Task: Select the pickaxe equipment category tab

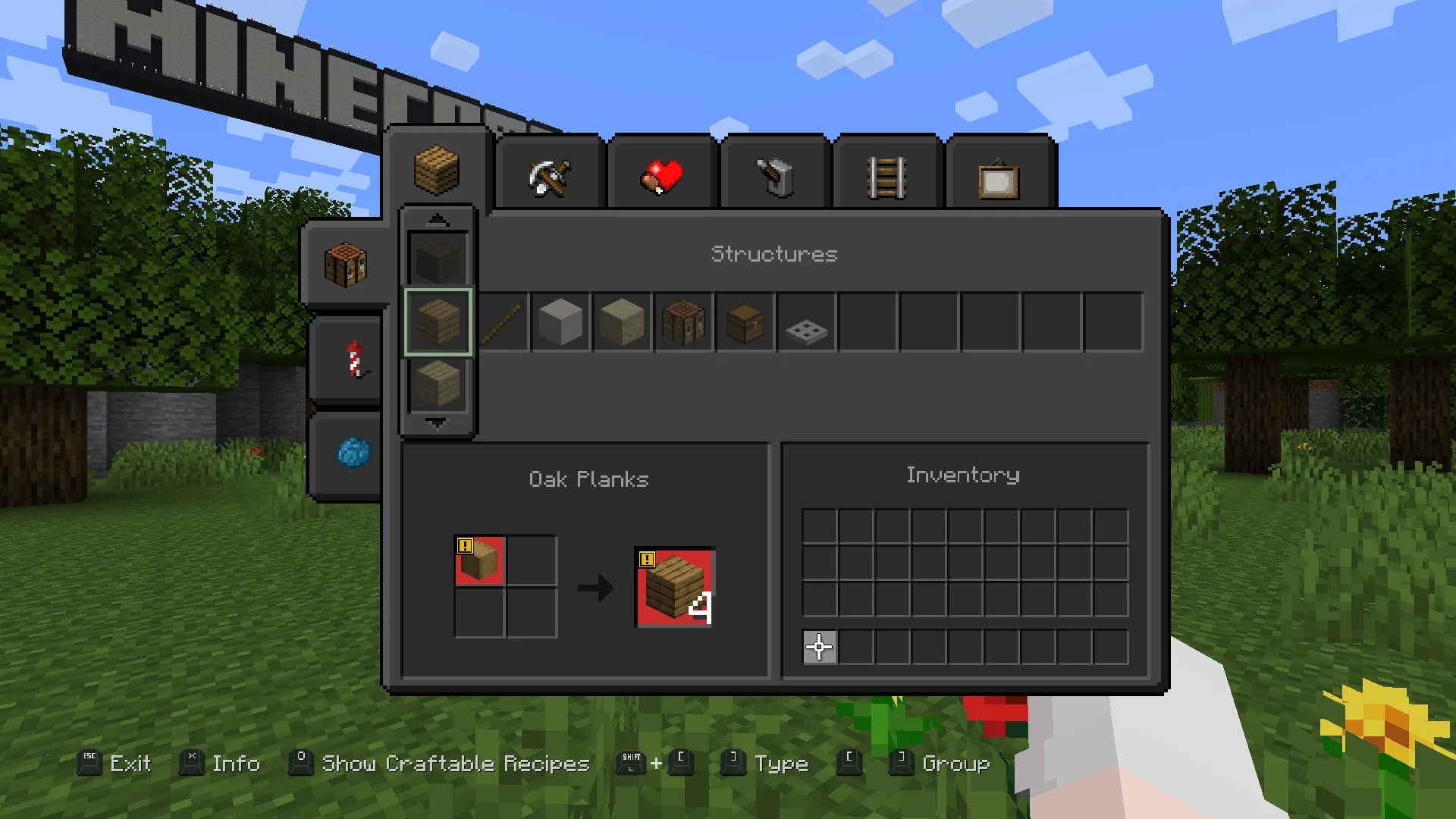Action: point(549,174)
